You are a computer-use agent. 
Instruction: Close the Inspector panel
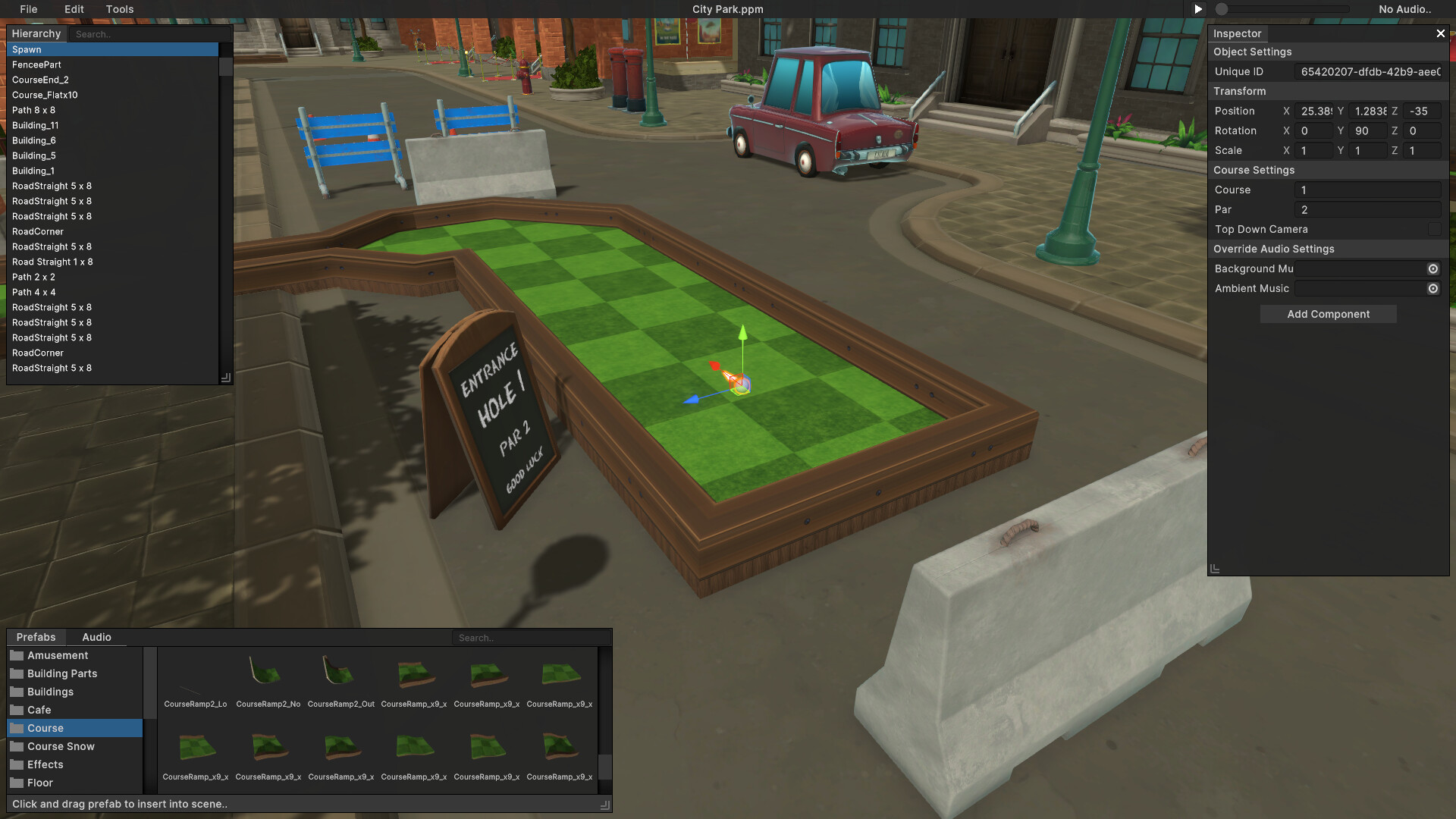[x=1440, y=33]
